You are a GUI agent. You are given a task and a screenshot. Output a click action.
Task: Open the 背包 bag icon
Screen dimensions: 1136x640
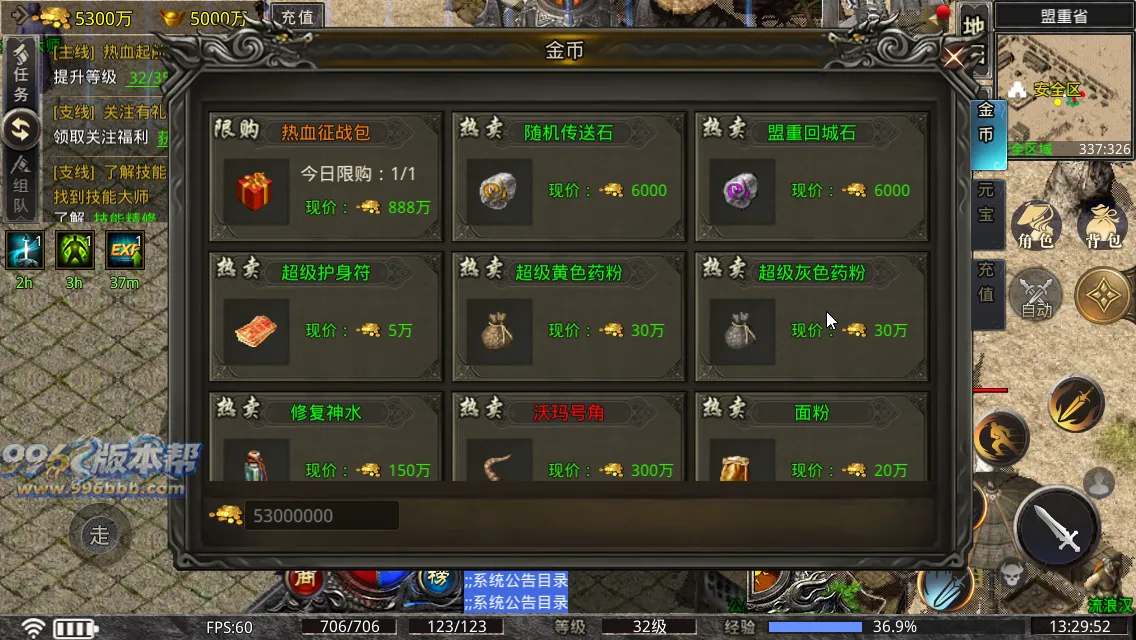click(1101, 227)
